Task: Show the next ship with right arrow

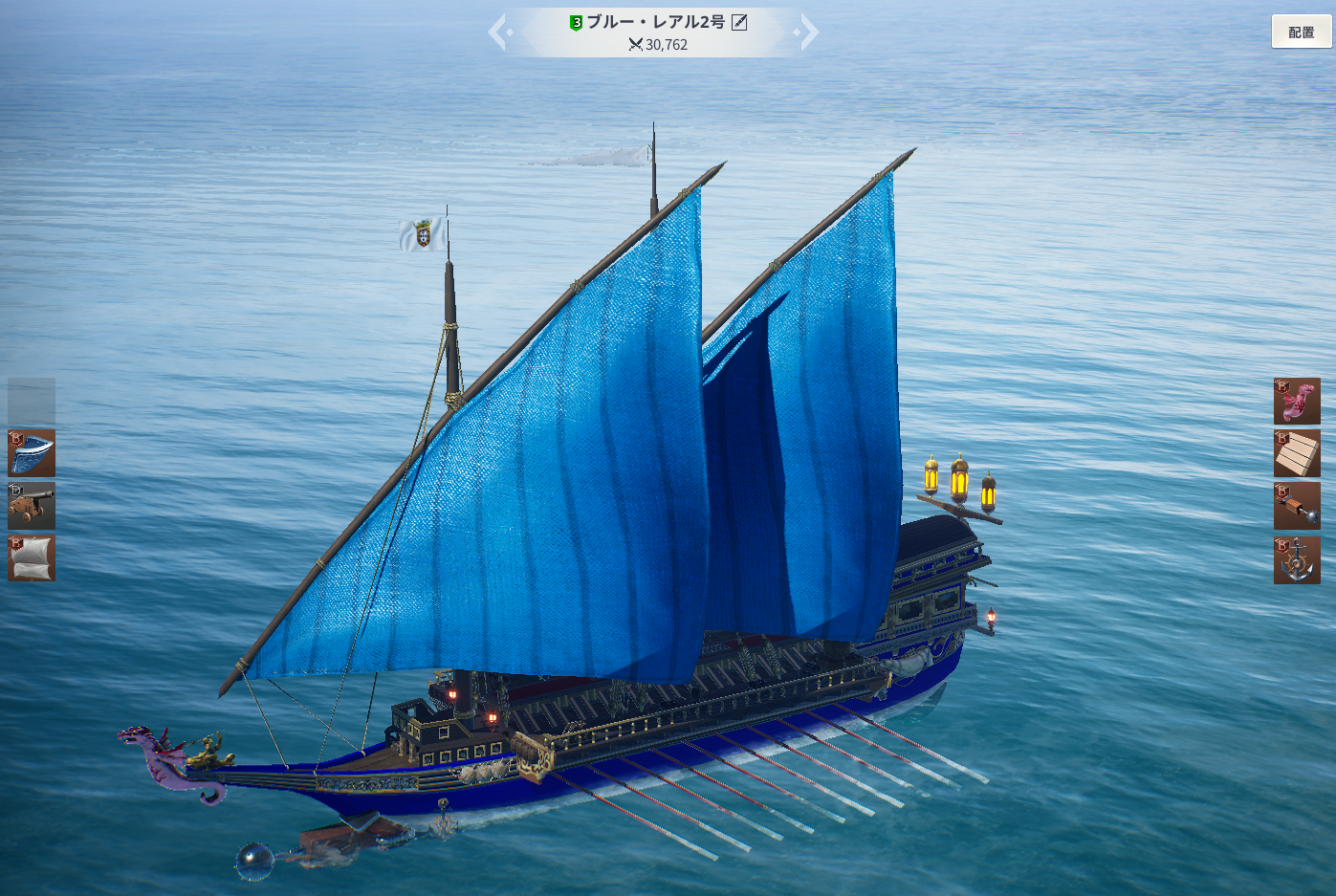Action: pos(809,32)
